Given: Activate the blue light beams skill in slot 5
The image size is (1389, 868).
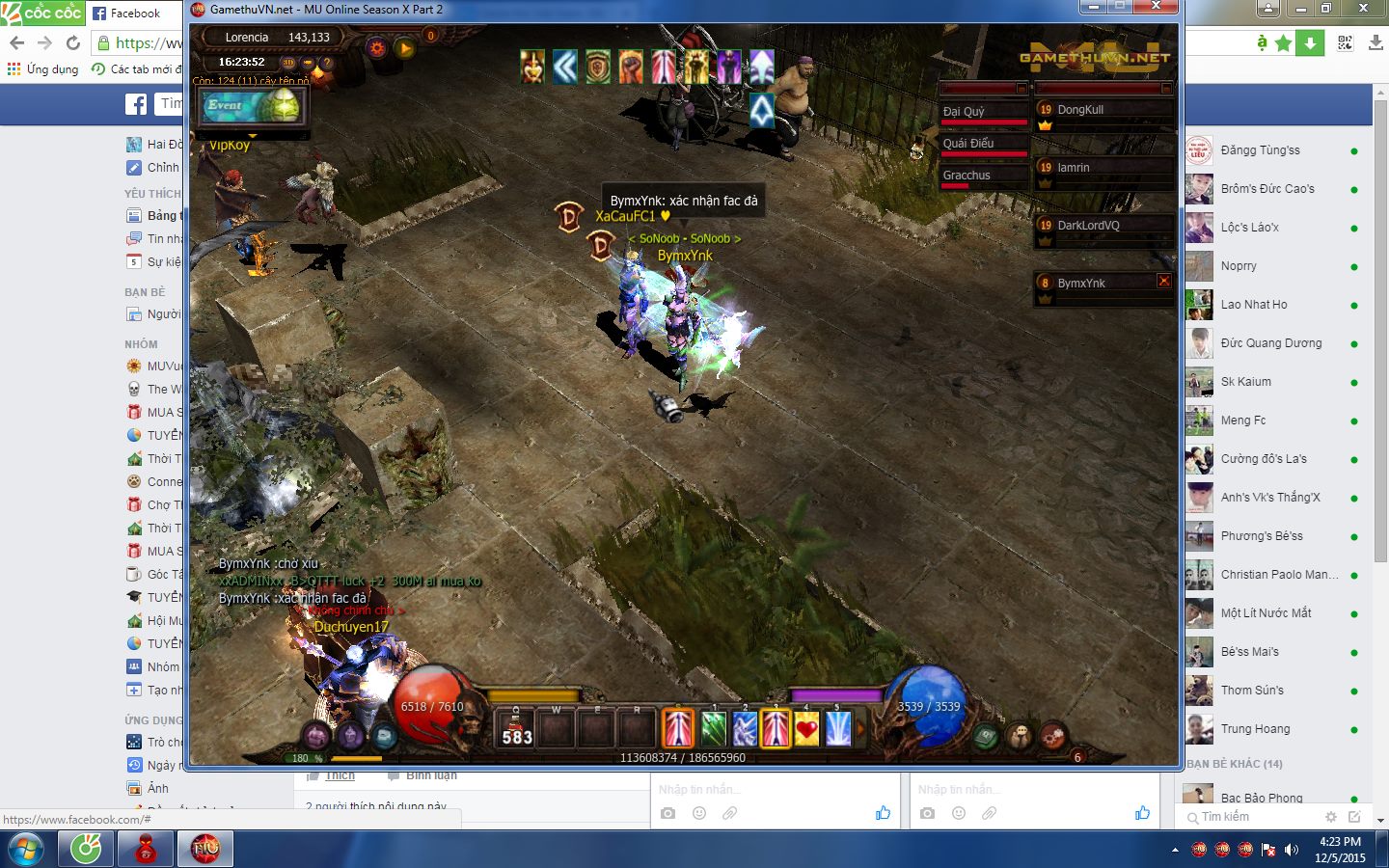Looking at the screenshot, I should [837, 729].
